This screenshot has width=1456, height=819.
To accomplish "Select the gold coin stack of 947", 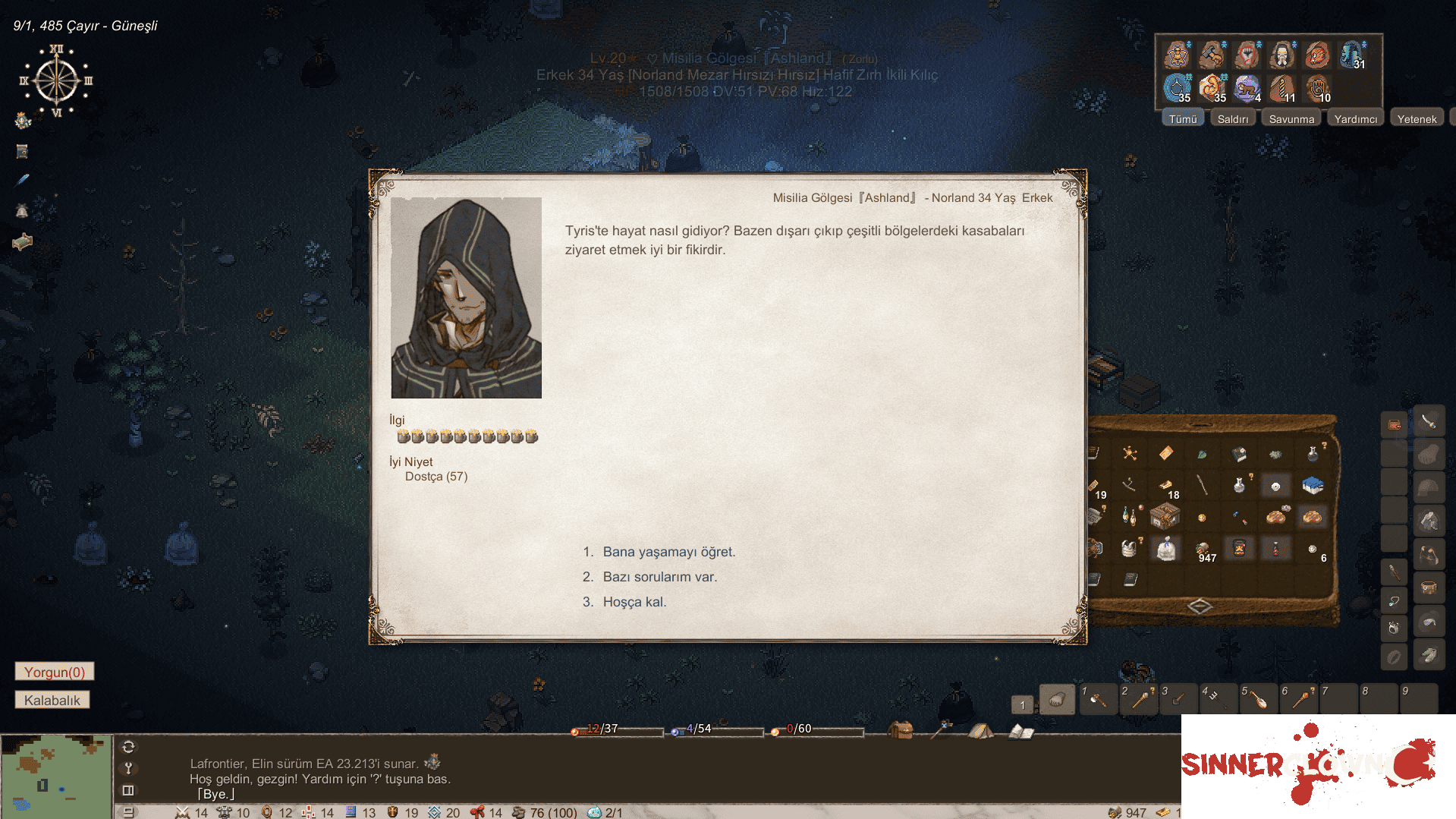I will (1203, 549).
